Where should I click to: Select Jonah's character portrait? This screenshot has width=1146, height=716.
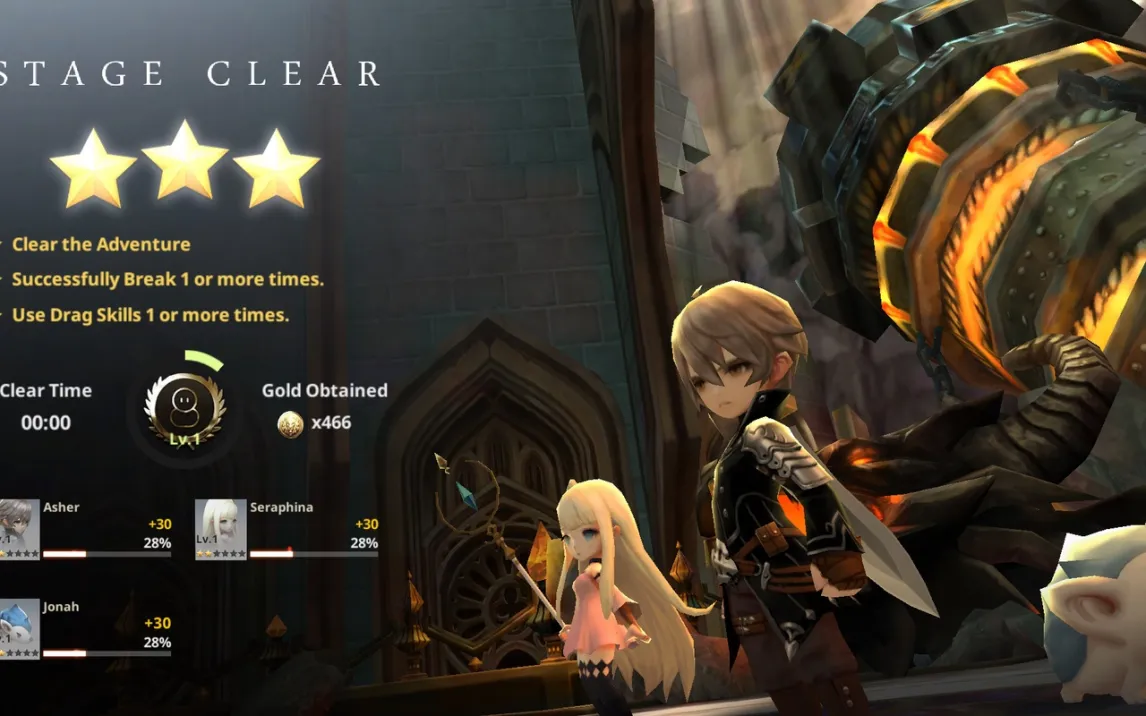point(19,628)
